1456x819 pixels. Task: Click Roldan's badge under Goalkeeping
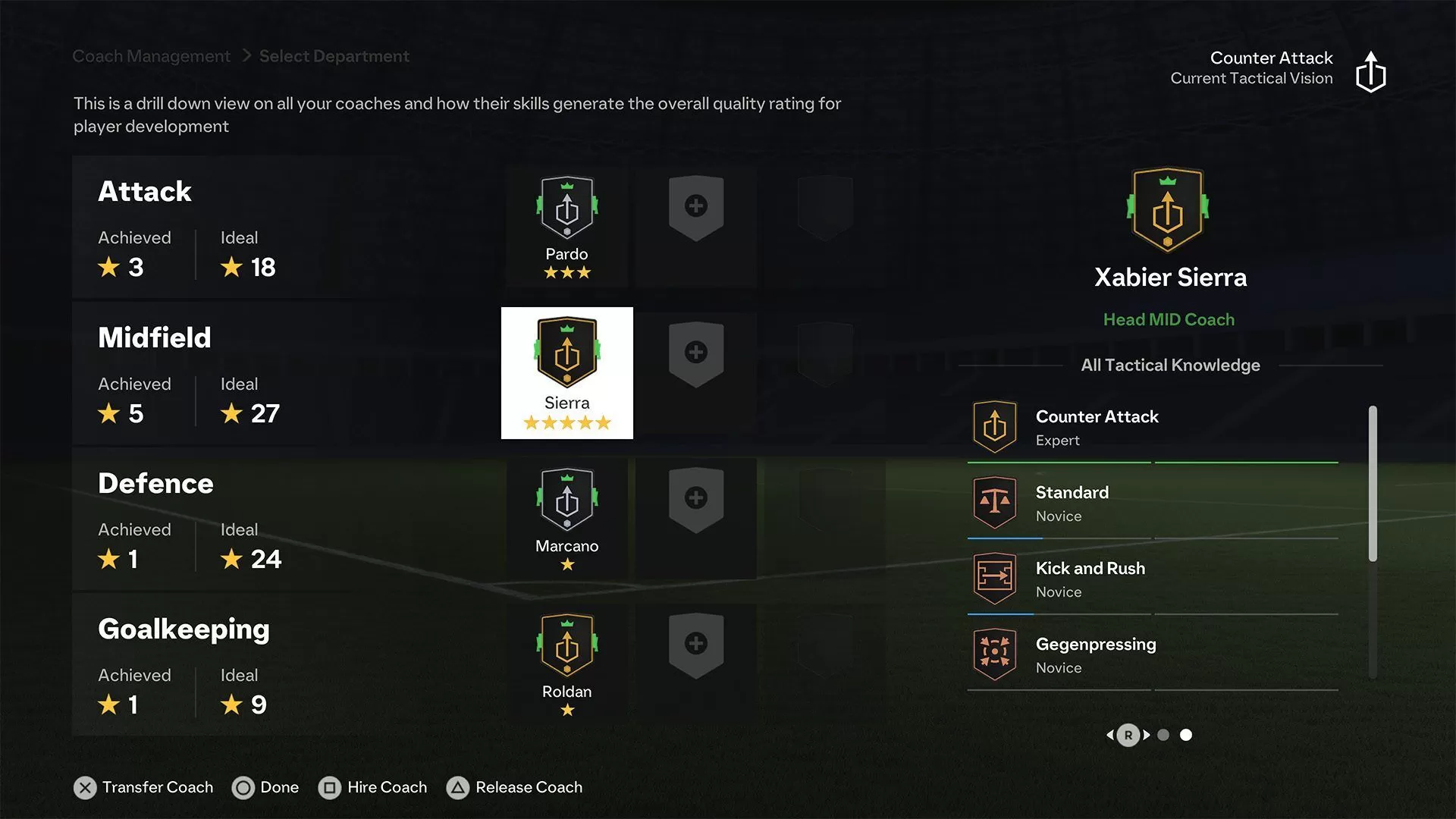566,648
